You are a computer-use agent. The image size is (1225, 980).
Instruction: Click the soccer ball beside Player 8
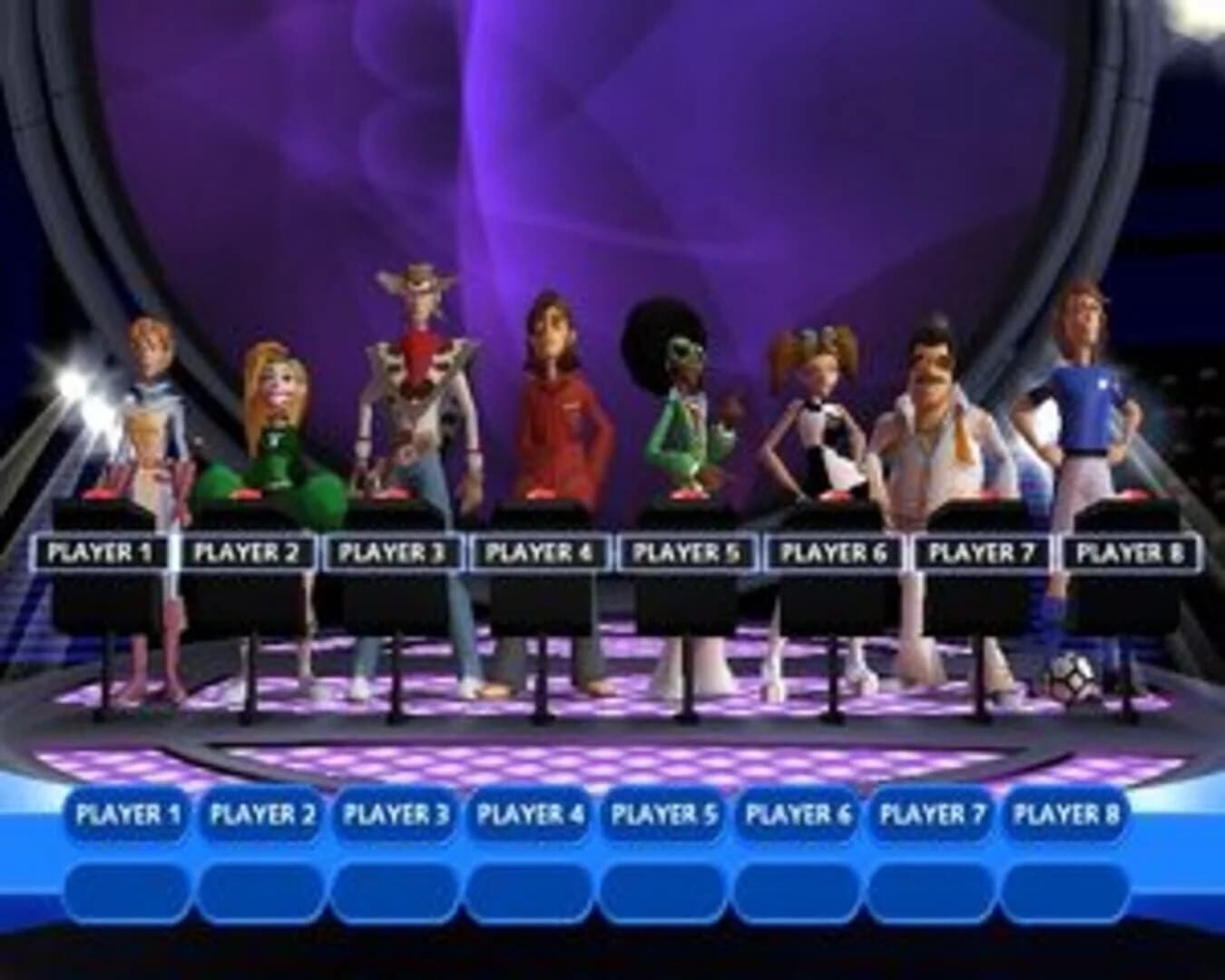[x=1072, y=675]
